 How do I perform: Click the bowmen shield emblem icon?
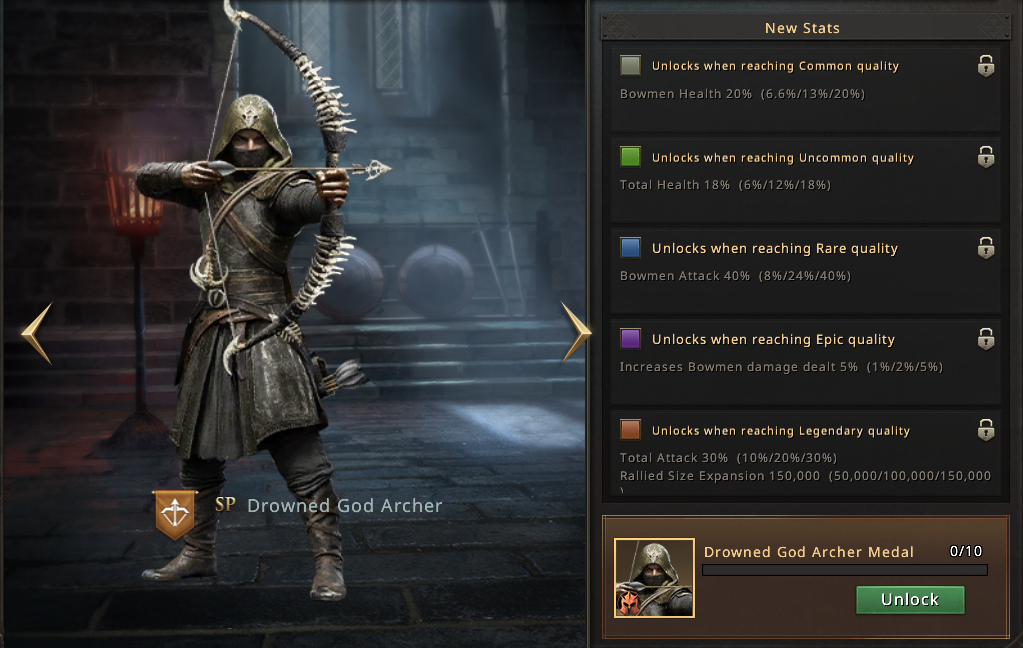[174, 514]
